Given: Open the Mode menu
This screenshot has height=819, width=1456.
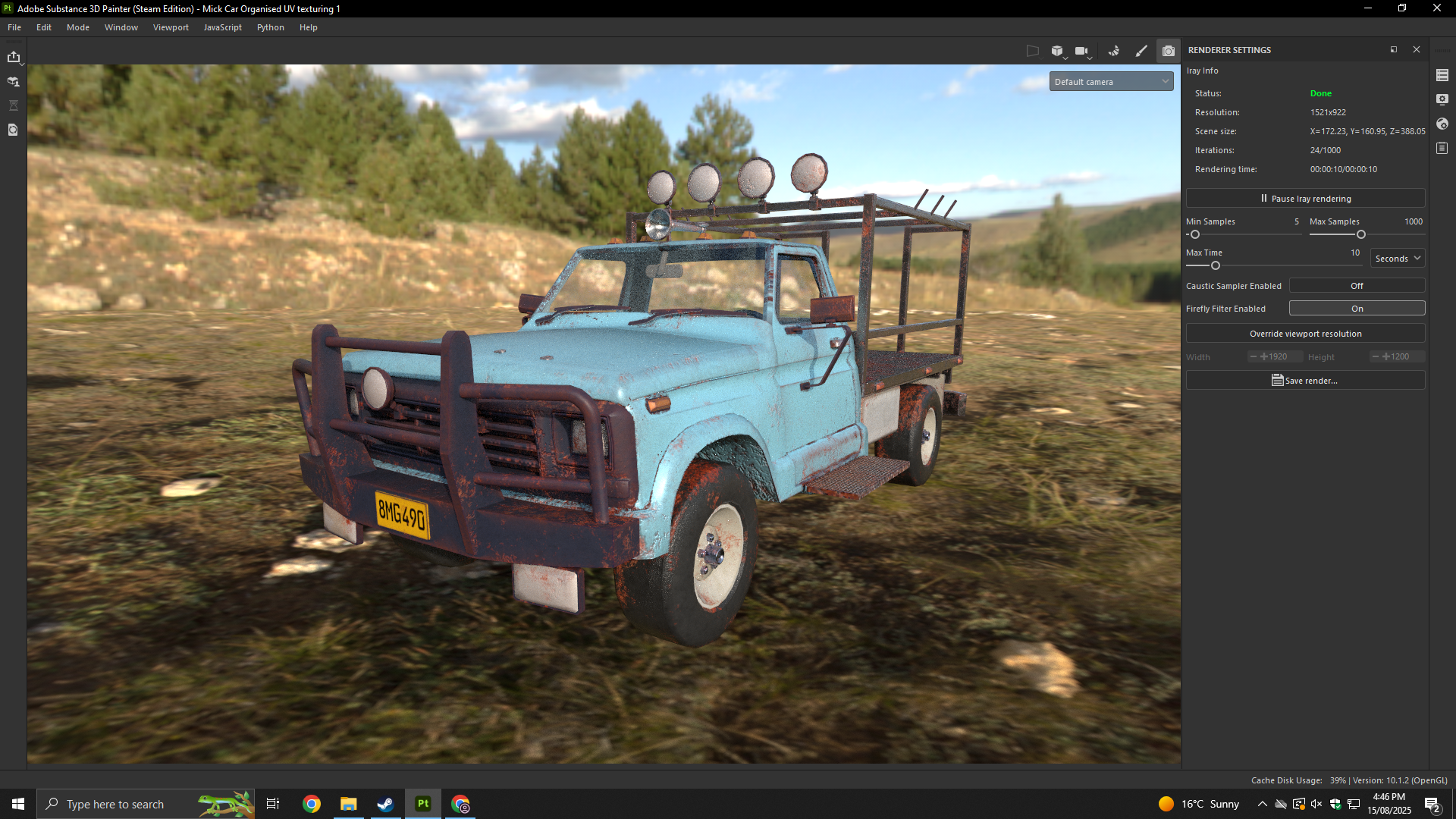Looking at the screenshot, I should 78,27.
